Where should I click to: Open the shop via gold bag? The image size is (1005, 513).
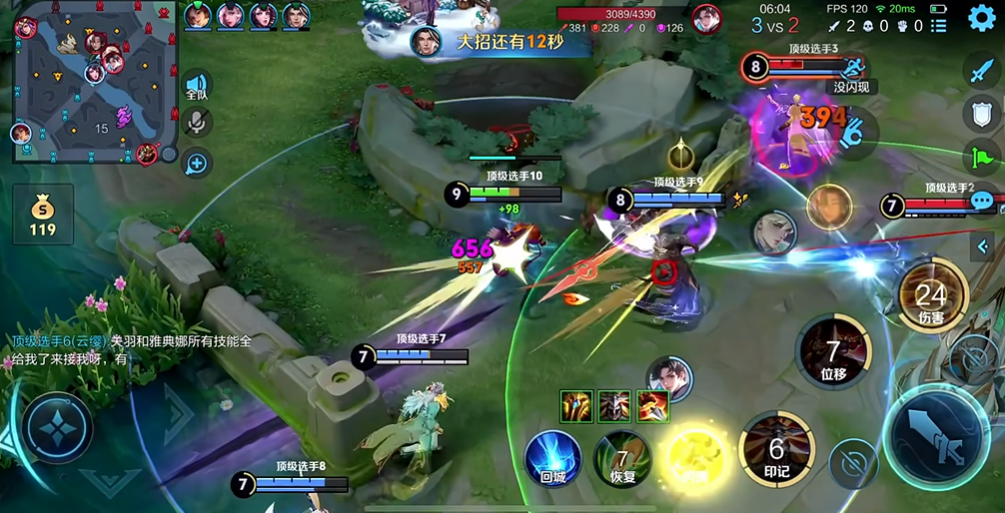coord(42,213)
